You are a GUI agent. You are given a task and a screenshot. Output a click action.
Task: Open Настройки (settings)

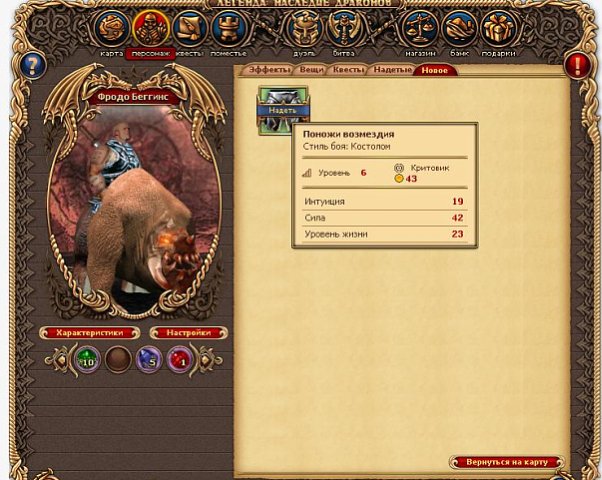tap(188, 332)
